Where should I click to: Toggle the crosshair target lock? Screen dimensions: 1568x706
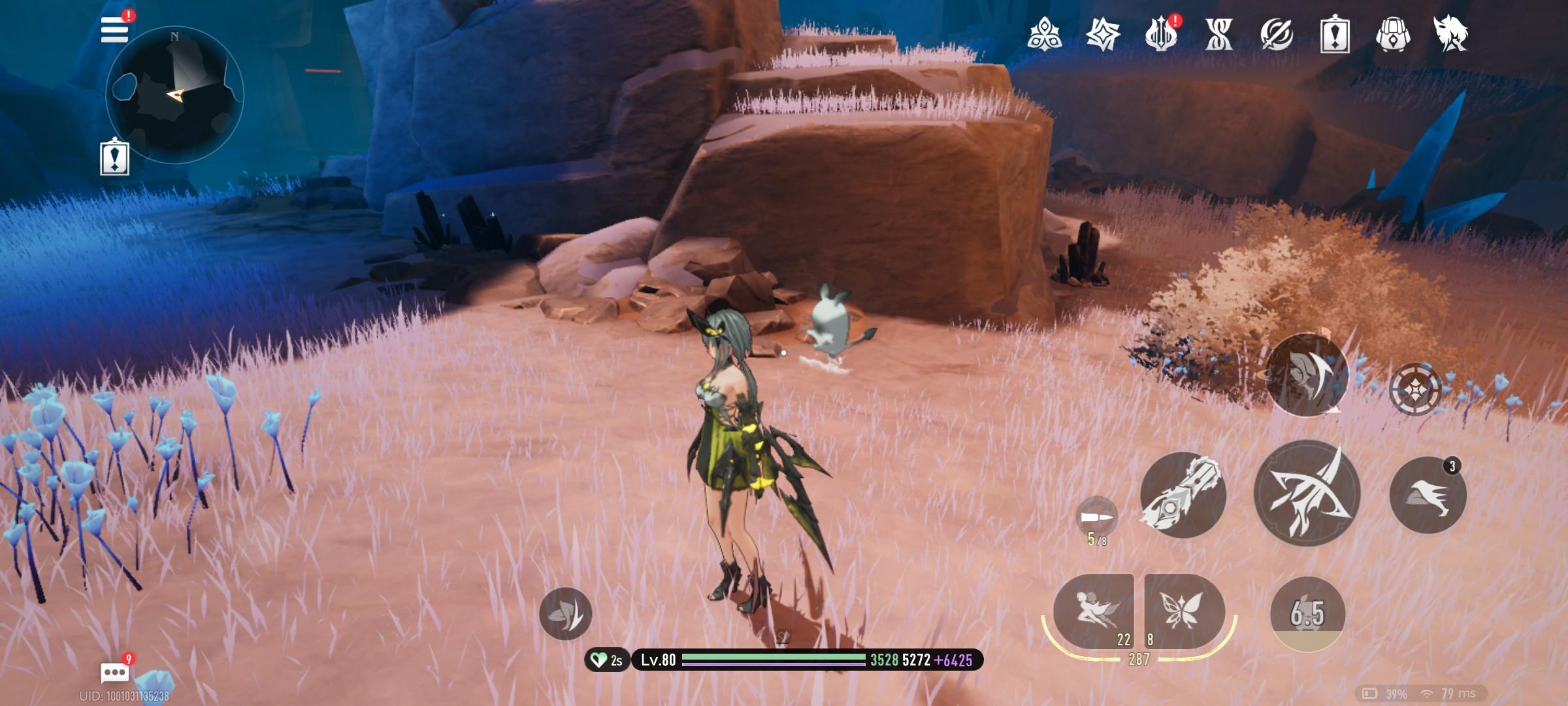(x=1415, y=390)
